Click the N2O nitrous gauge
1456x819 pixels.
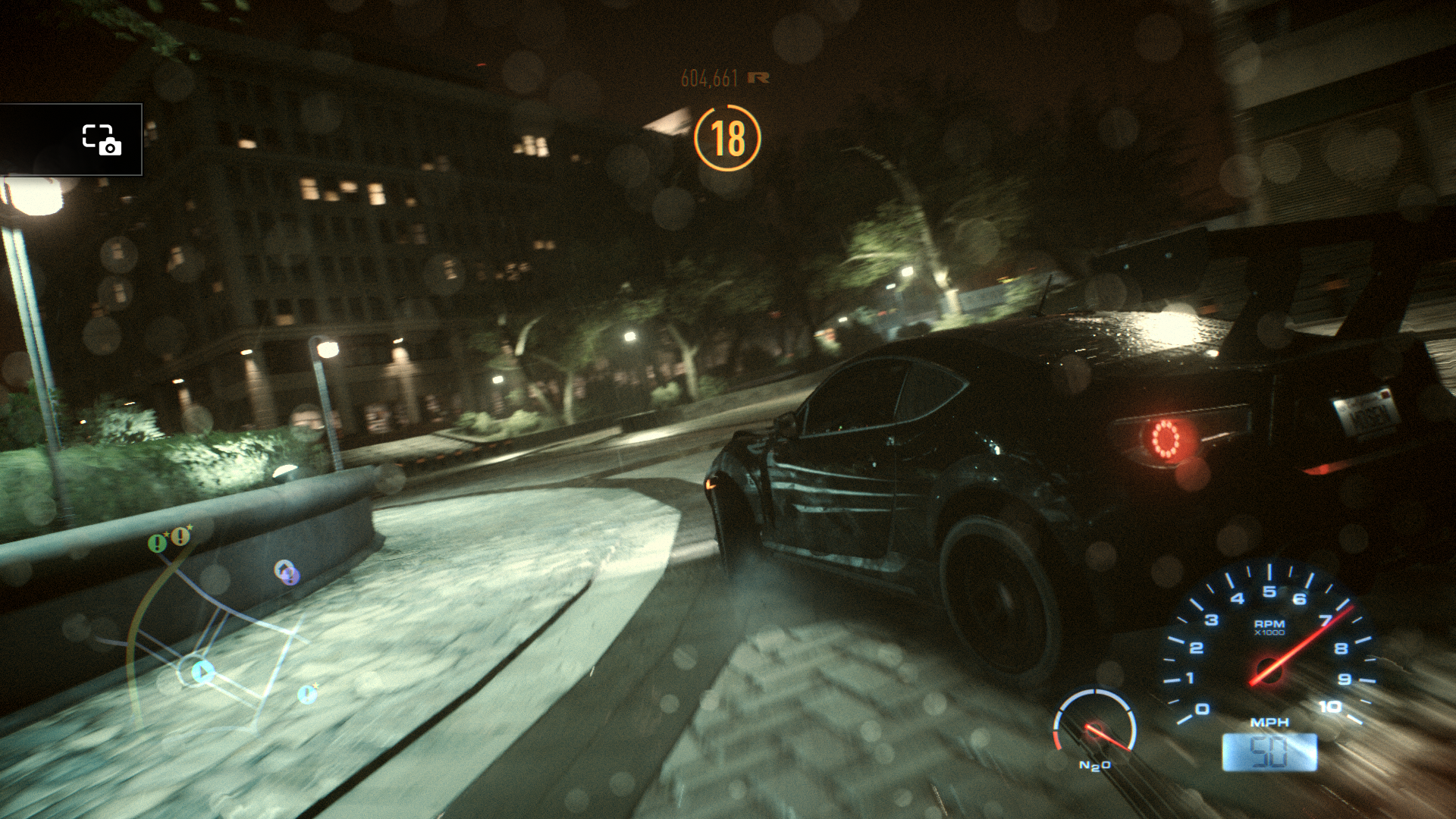tap(1094, 728)
